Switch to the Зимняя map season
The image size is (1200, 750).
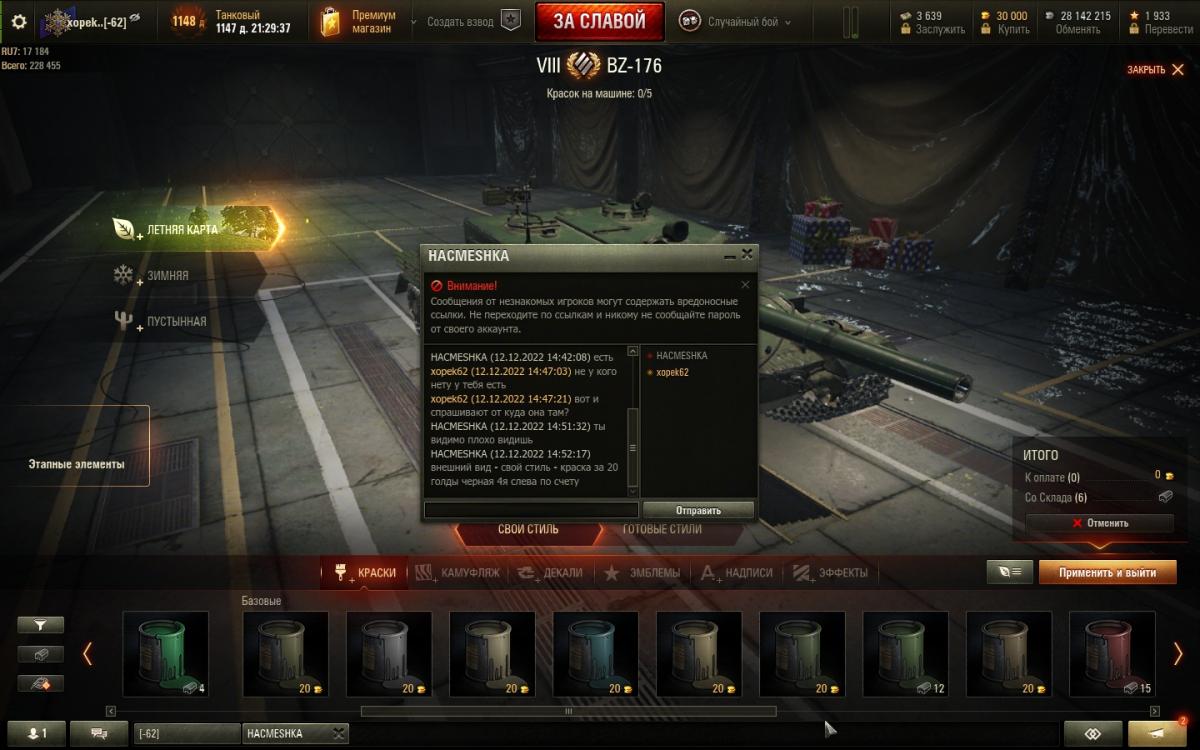tap(168, 275)
